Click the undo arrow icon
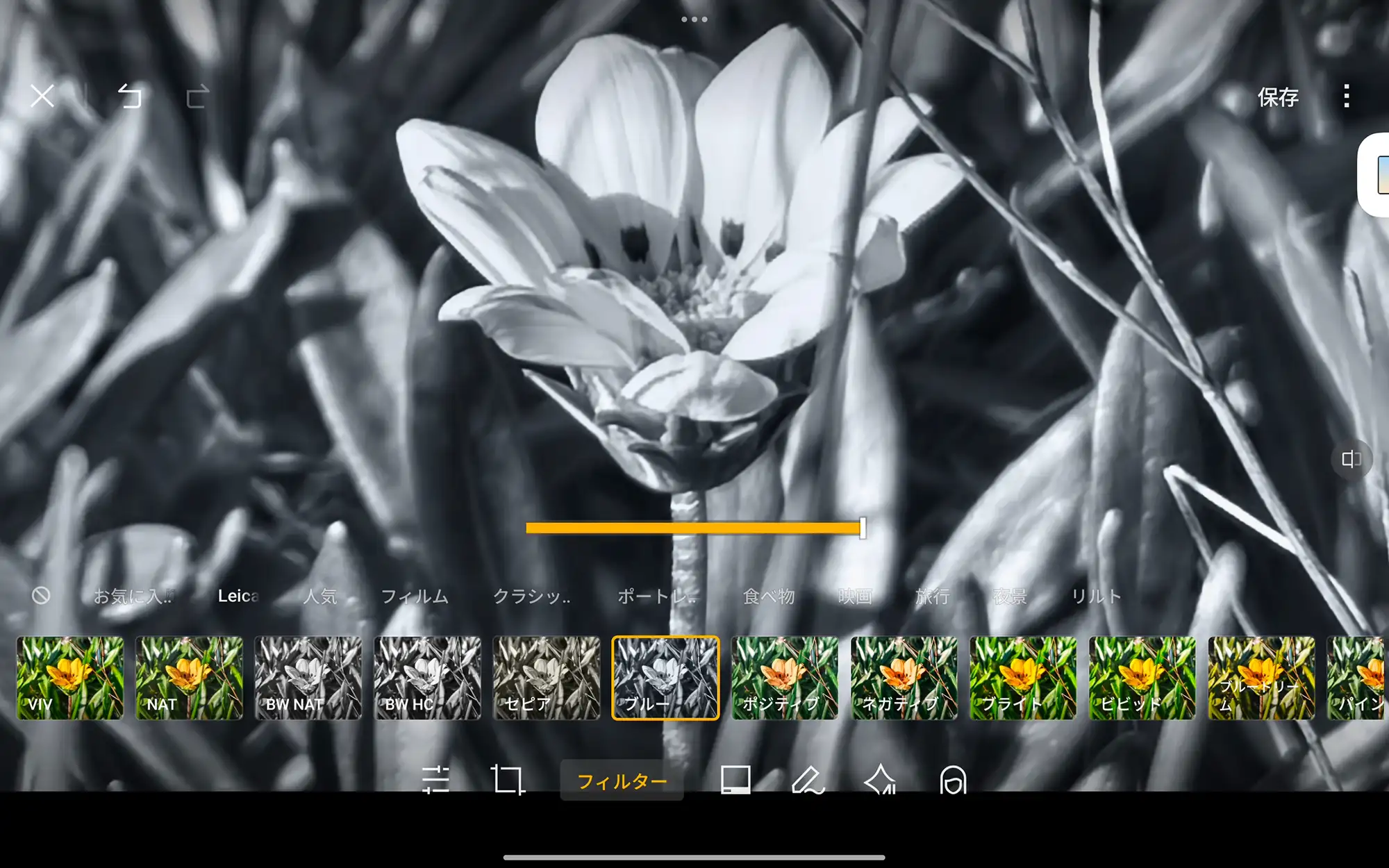1389x868 pixels. [x=128, y=97]
